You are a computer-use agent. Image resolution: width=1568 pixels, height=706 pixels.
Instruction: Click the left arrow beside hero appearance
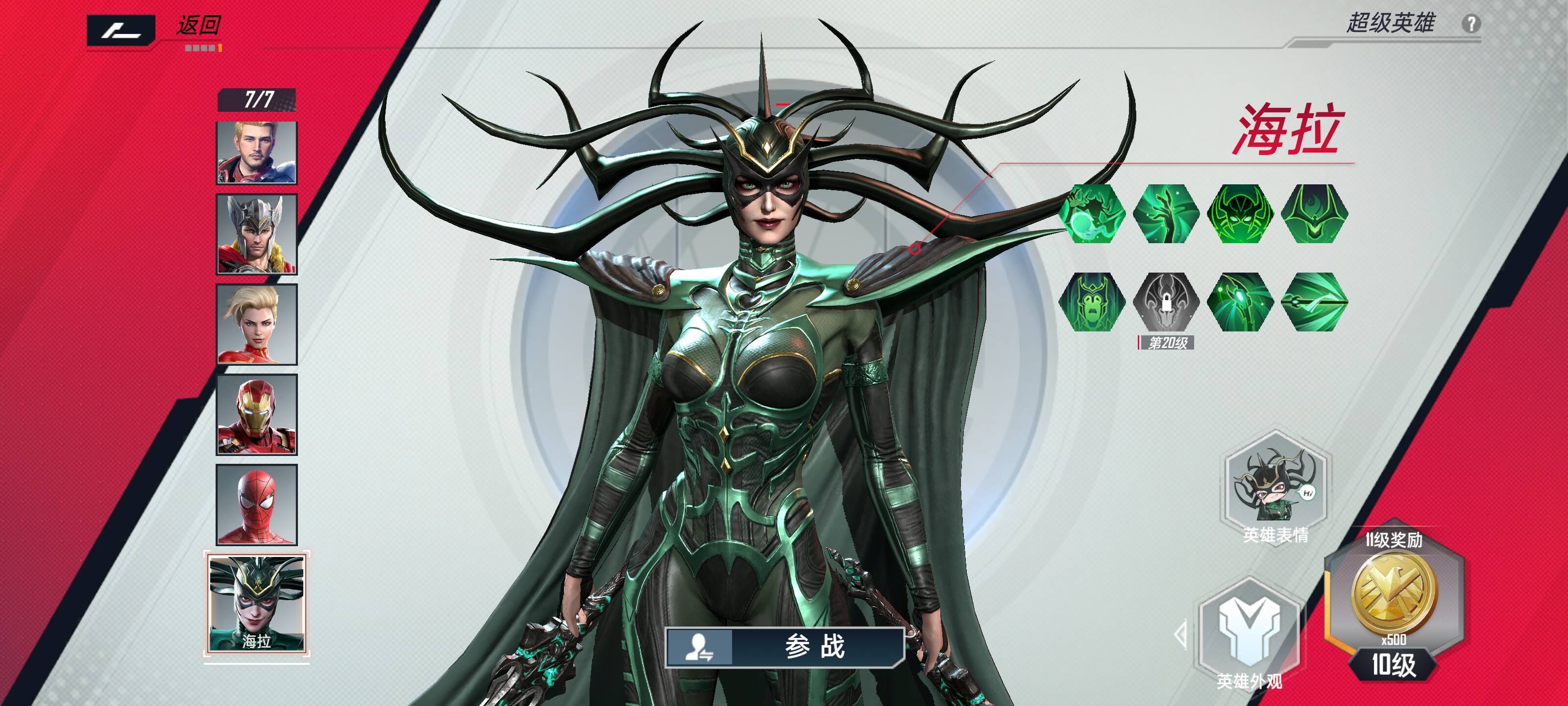click(1181, 635)
